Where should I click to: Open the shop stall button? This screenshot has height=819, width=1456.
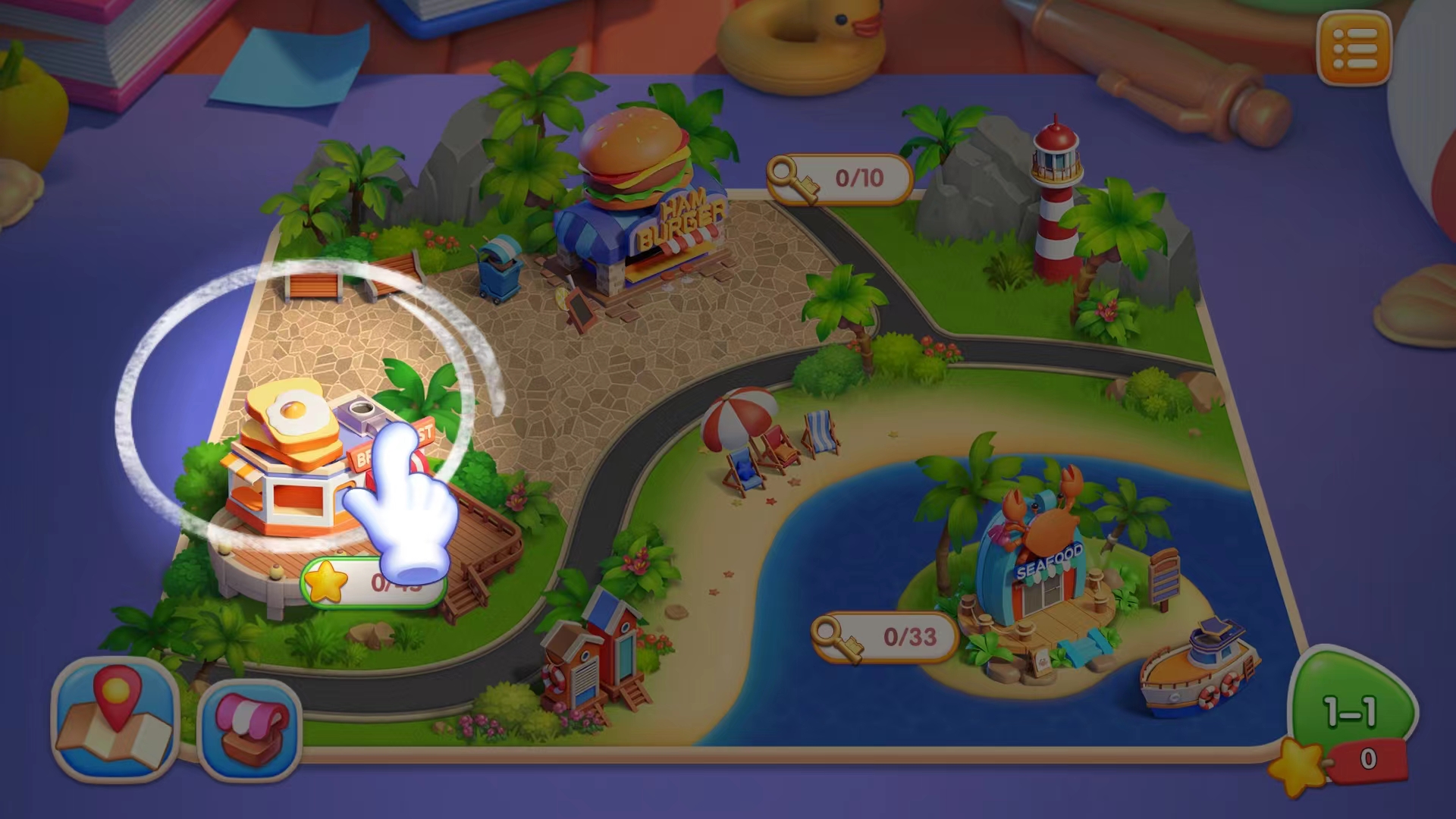click(x=250, y=729)
